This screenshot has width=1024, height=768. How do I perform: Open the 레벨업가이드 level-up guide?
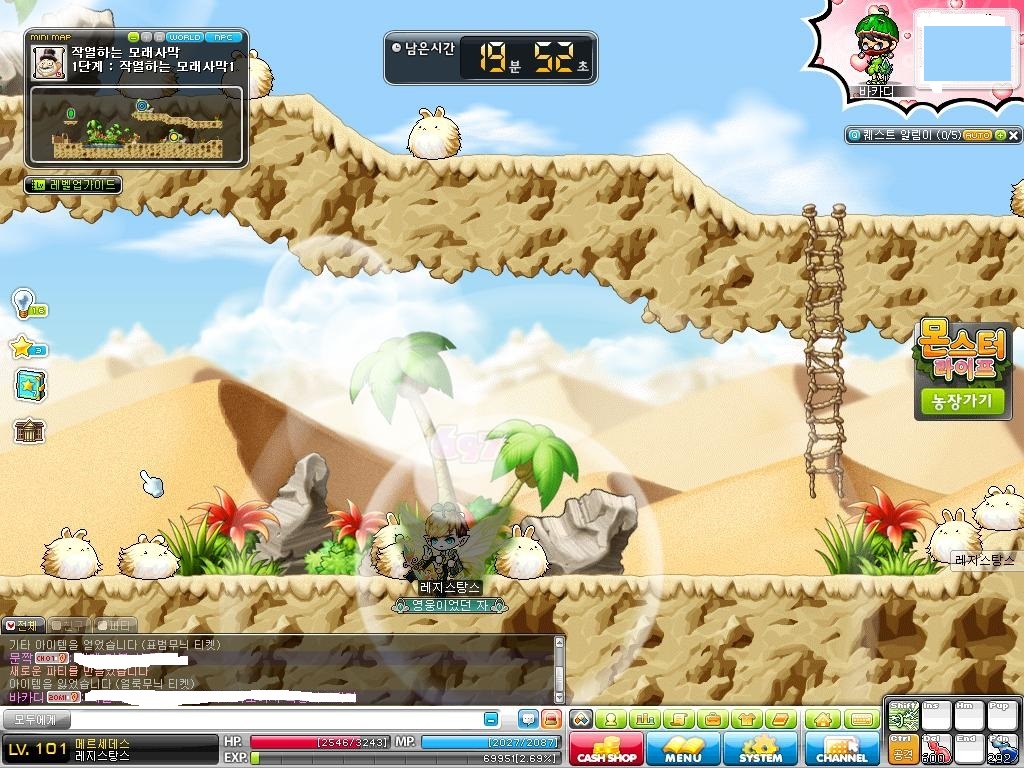(72, 185)
